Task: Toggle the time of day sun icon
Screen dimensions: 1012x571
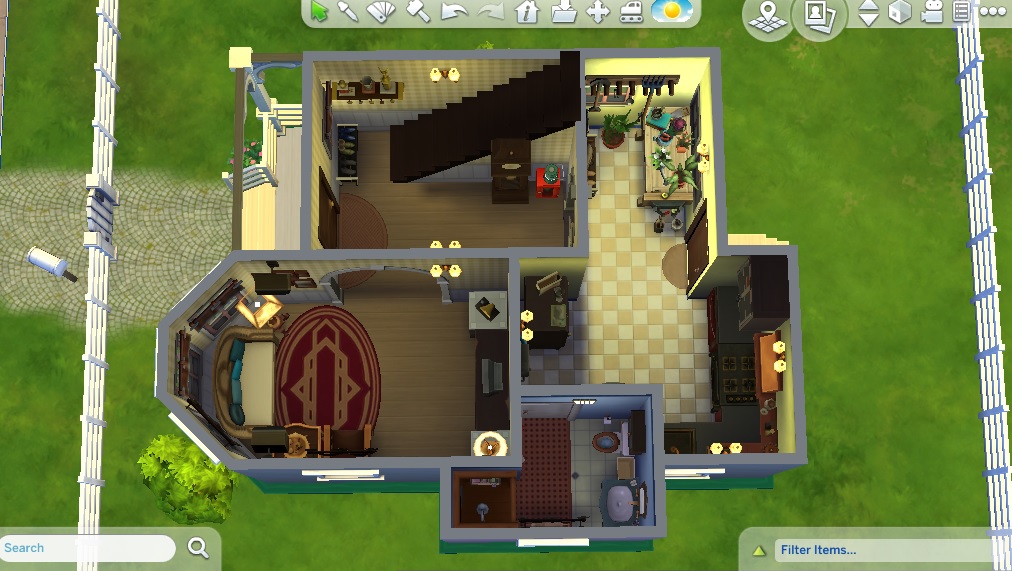Action: coord(670,12)
